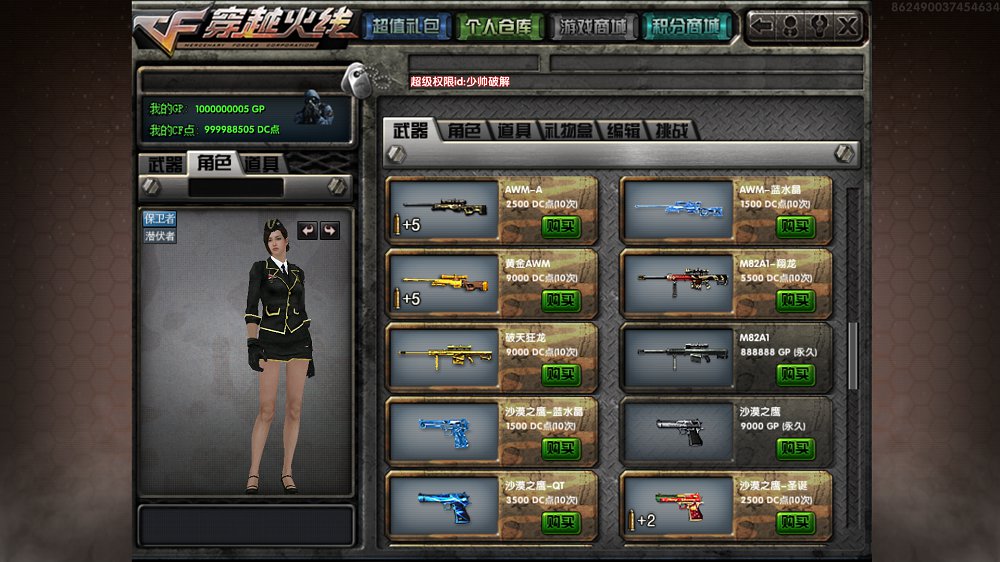
Task: Choose the 保卫者 faction option
Action: click(159, 218)
